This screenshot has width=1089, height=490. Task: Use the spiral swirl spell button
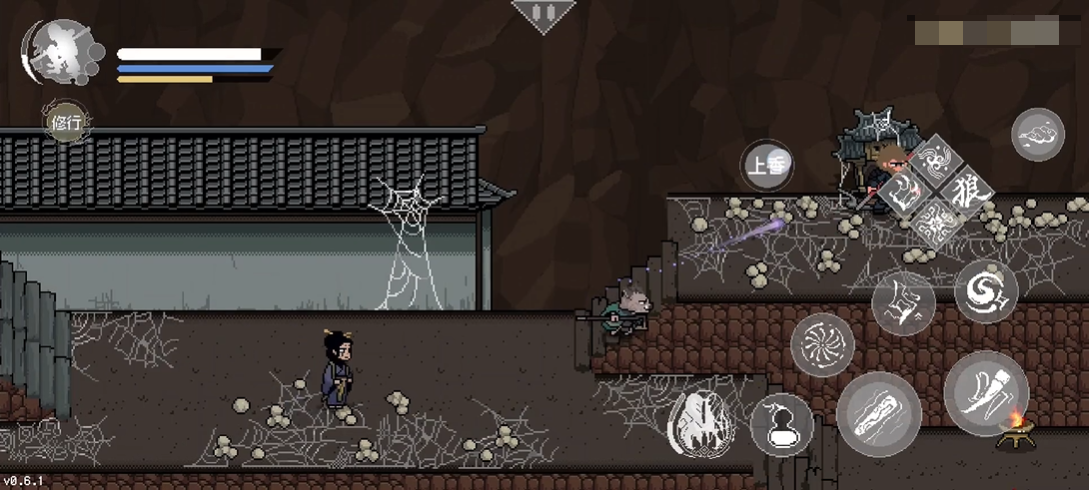click(x=985, y=291)
